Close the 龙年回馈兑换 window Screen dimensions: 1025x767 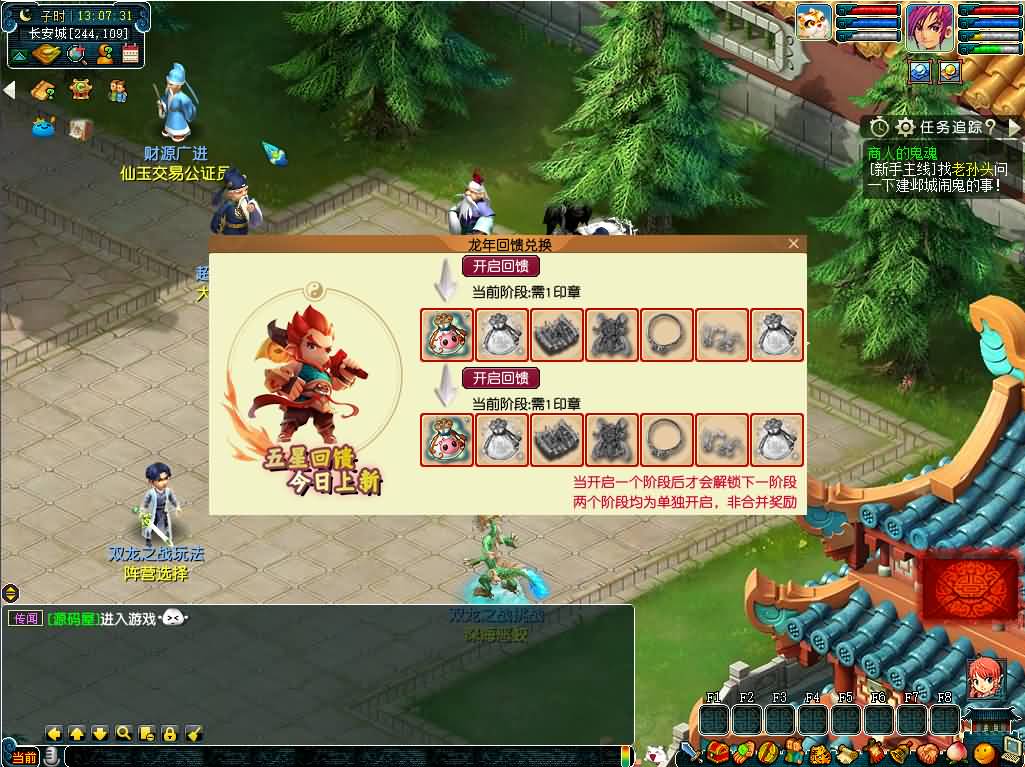793,244
